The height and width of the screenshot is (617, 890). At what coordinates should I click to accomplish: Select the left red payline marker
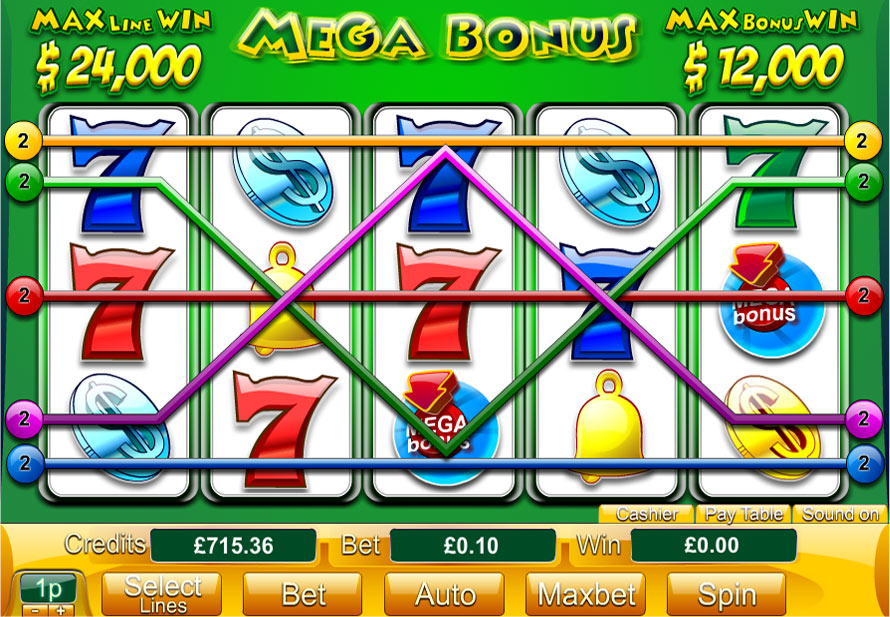pyautogui.click(x=23, y=295)
